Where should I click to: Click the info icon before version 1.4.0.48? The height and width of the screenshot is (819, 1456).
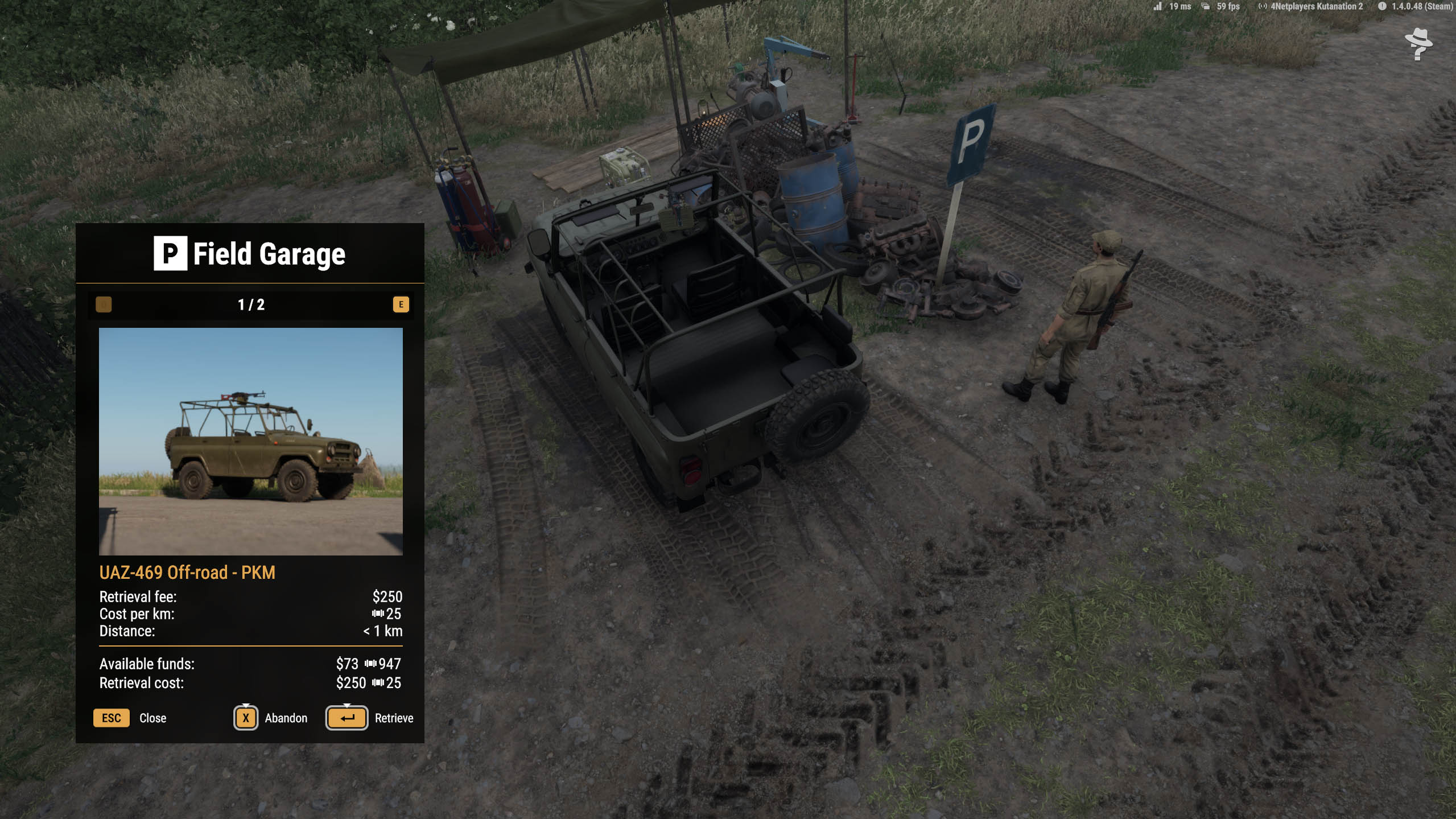(x=1382, y=7)
